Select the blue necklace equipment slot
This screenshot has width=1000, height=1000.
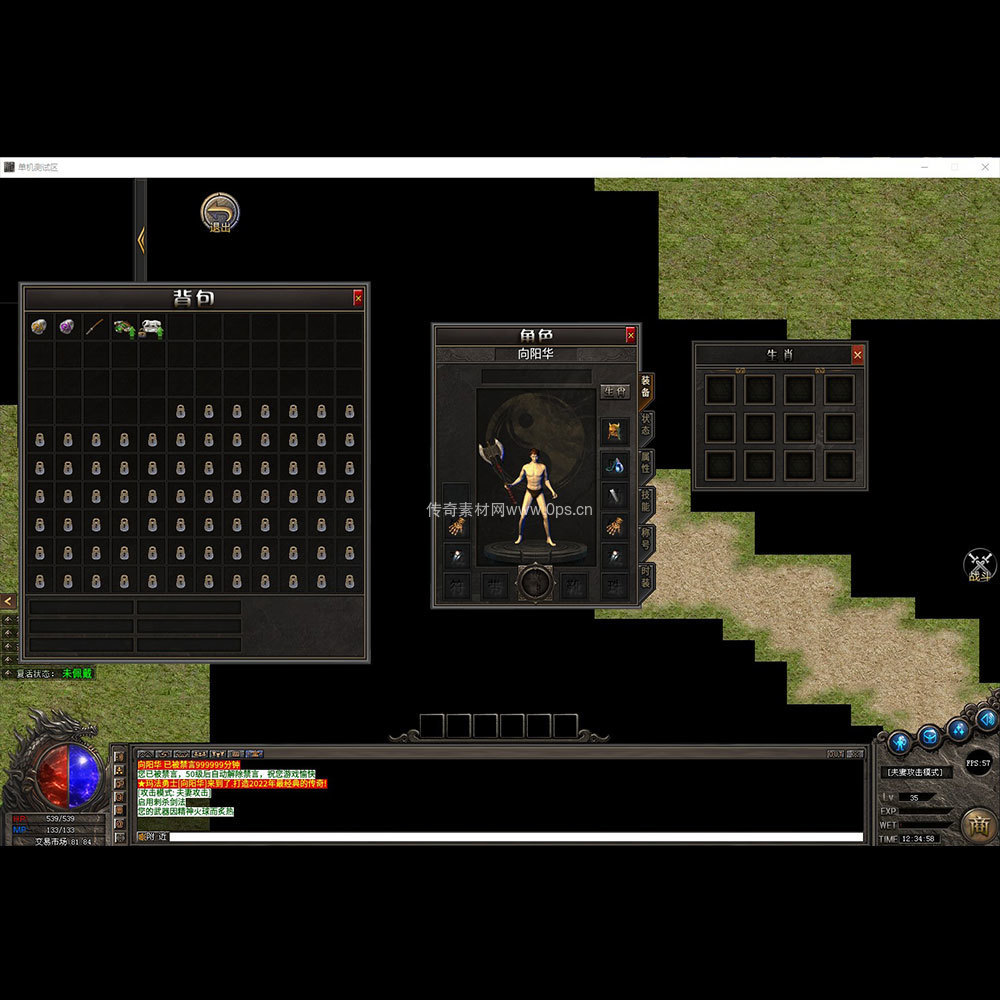(x=614, y=465)
